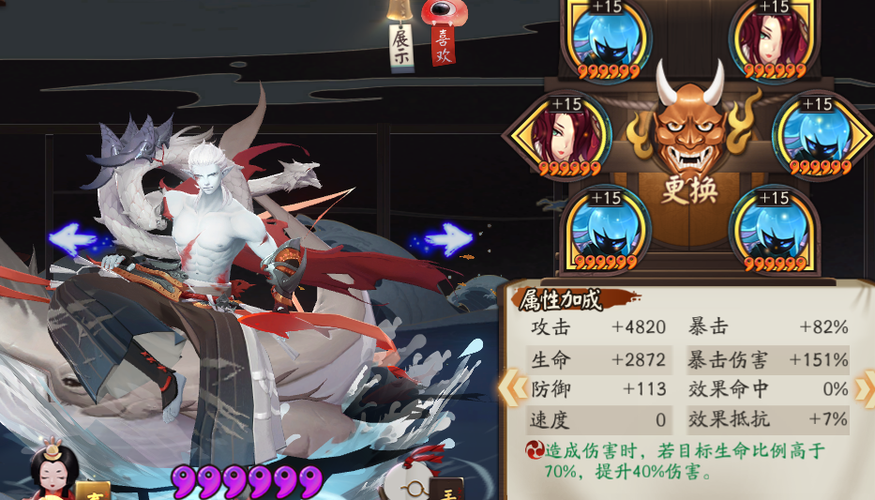The height and width of the screenshot is (500, 875).
Task: Open 更换 on the oni mask
Action: click(x=689, y=189)
